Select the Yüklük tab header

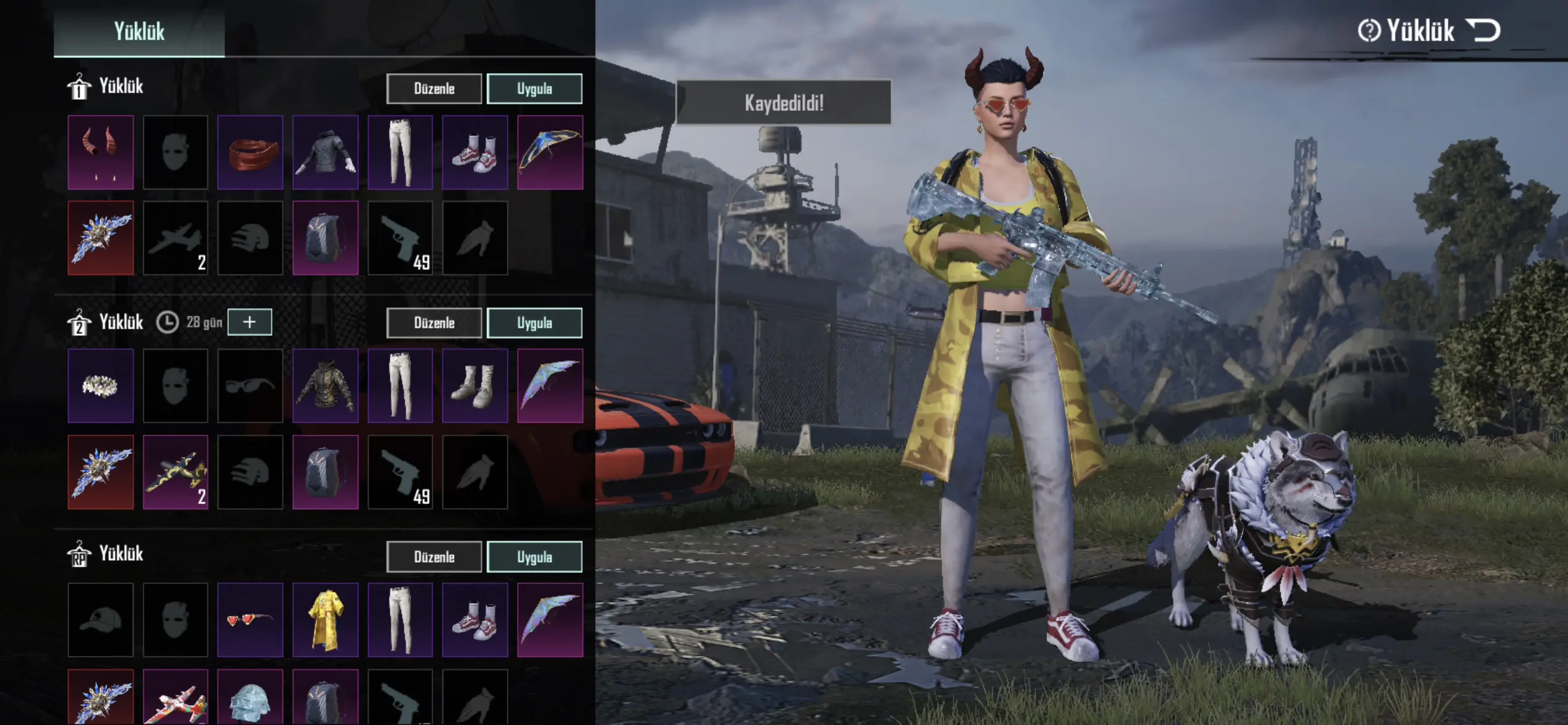click(139, 31)
